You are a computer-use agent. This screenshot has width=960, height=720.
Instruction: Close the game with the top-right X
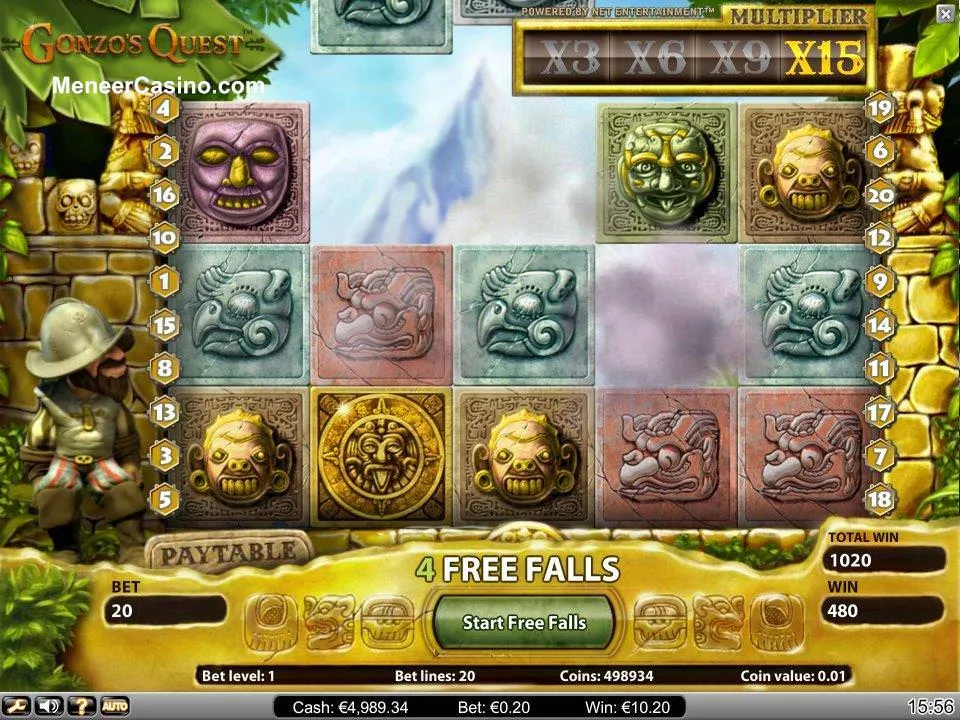point(945,13)
